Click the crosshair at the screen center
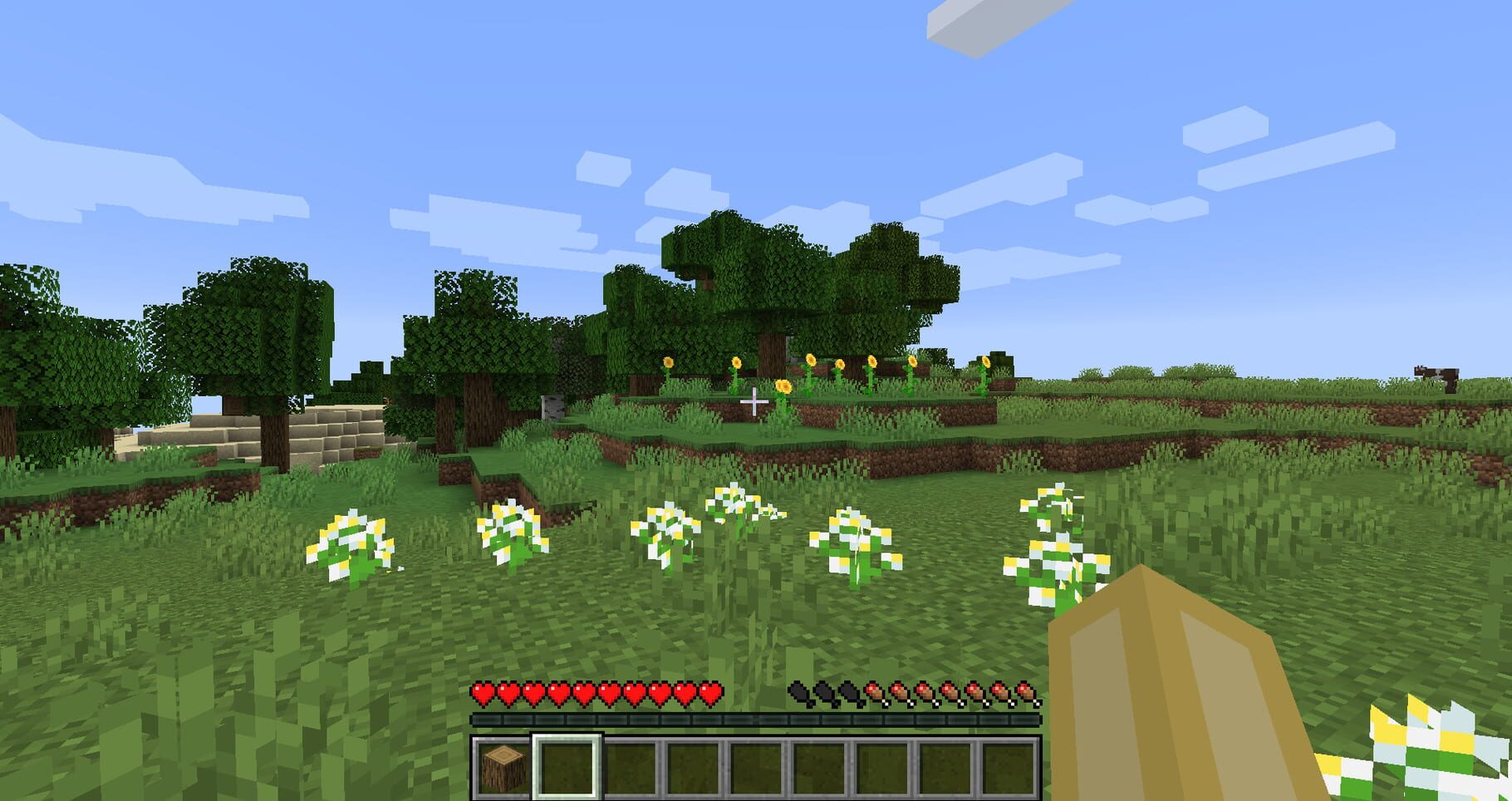This screenshot has height=801, width=1512. tap(754, 401)
